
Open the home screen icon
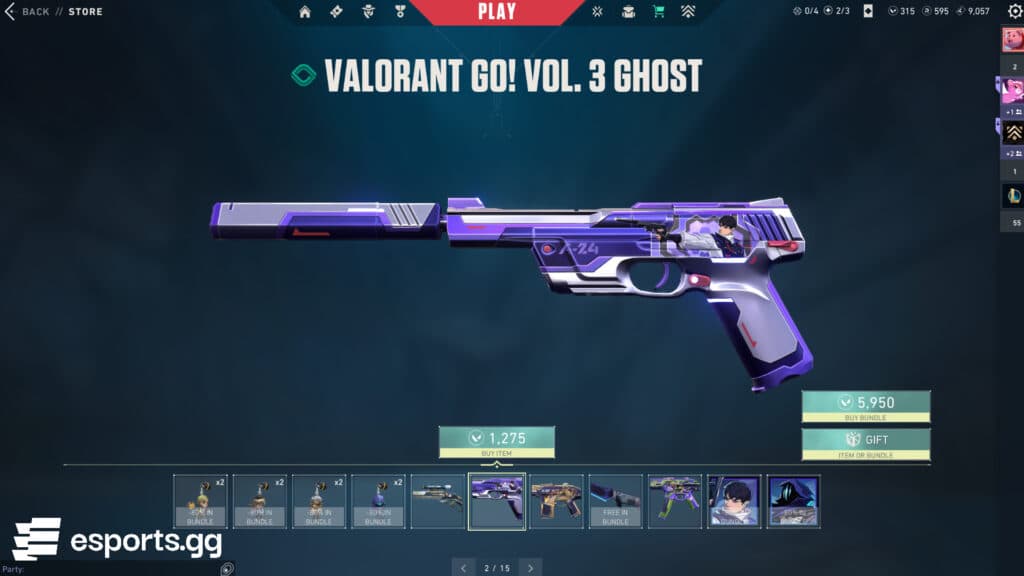point(305,12)
